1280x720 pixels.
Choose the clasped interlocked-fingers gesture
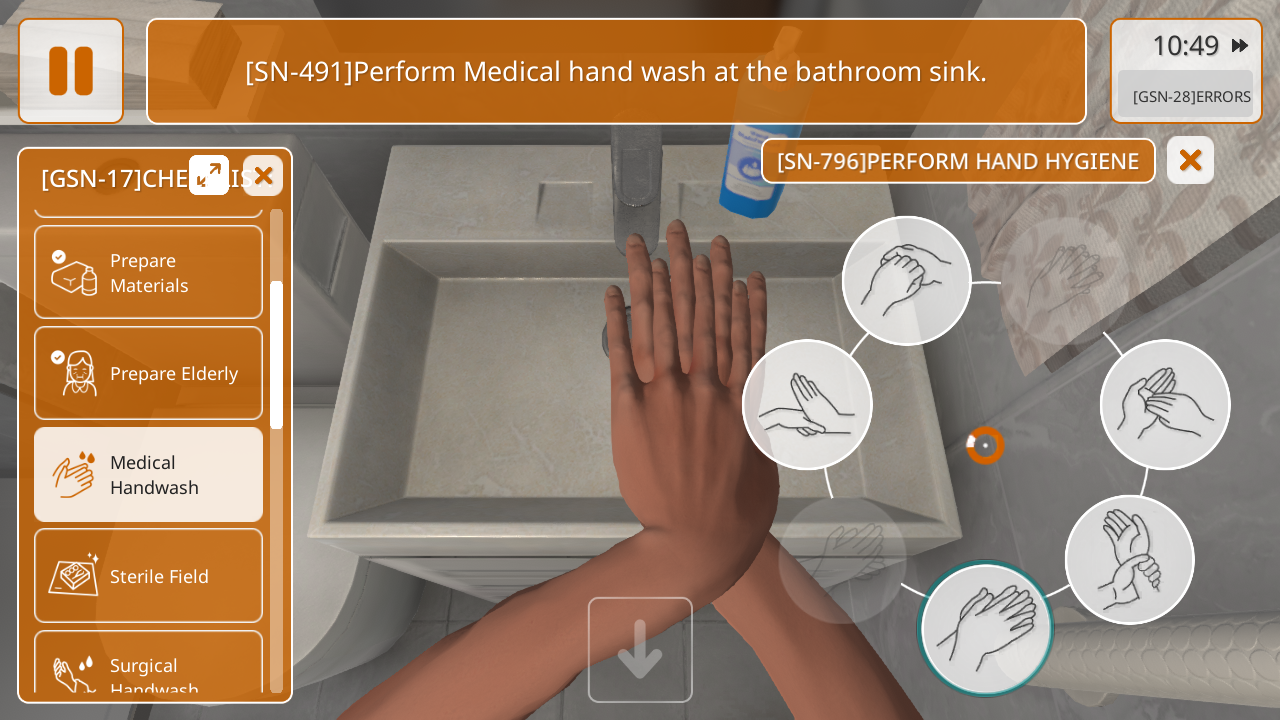[906, 281]
